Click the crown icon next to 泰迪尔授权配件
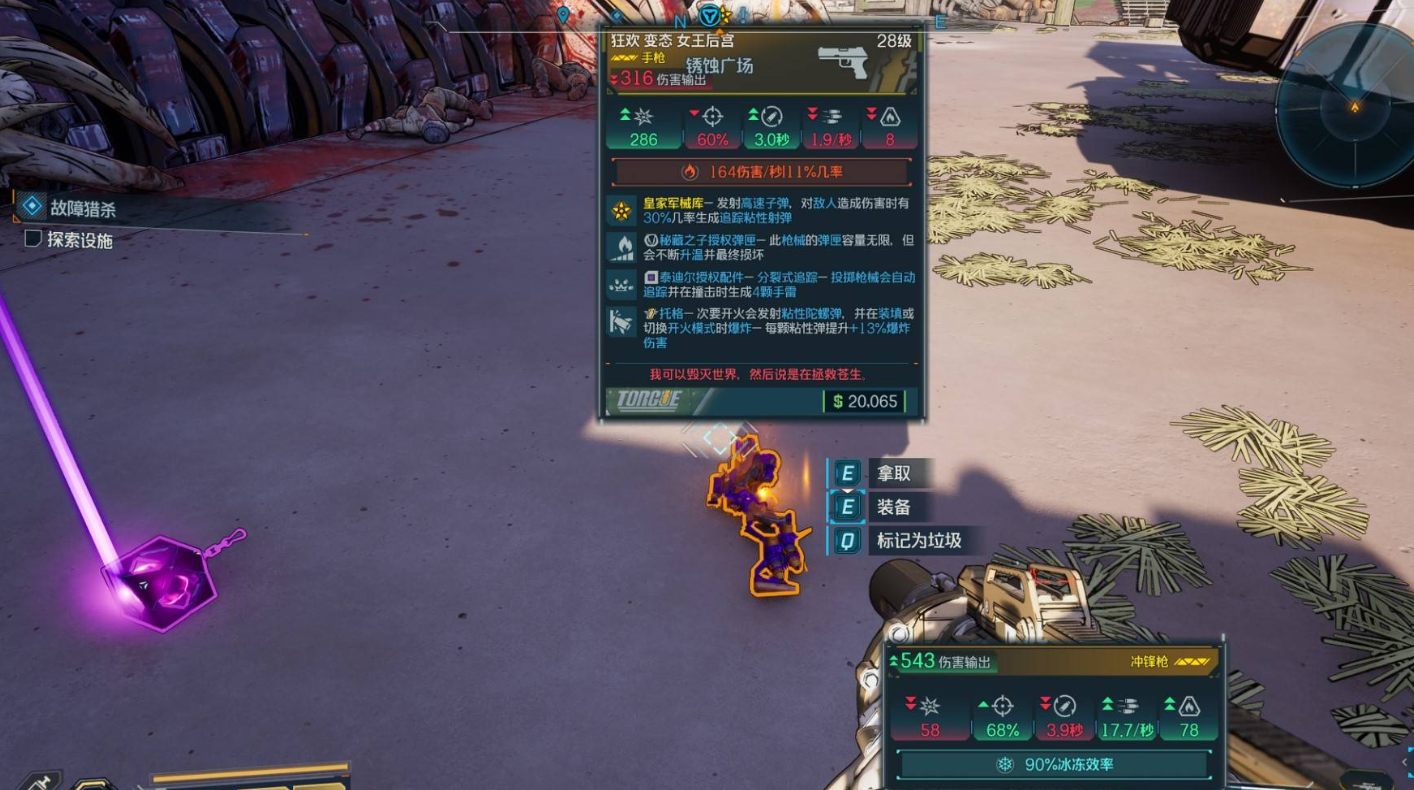The height and width of the screenshot is (790, 1414). 619,283
